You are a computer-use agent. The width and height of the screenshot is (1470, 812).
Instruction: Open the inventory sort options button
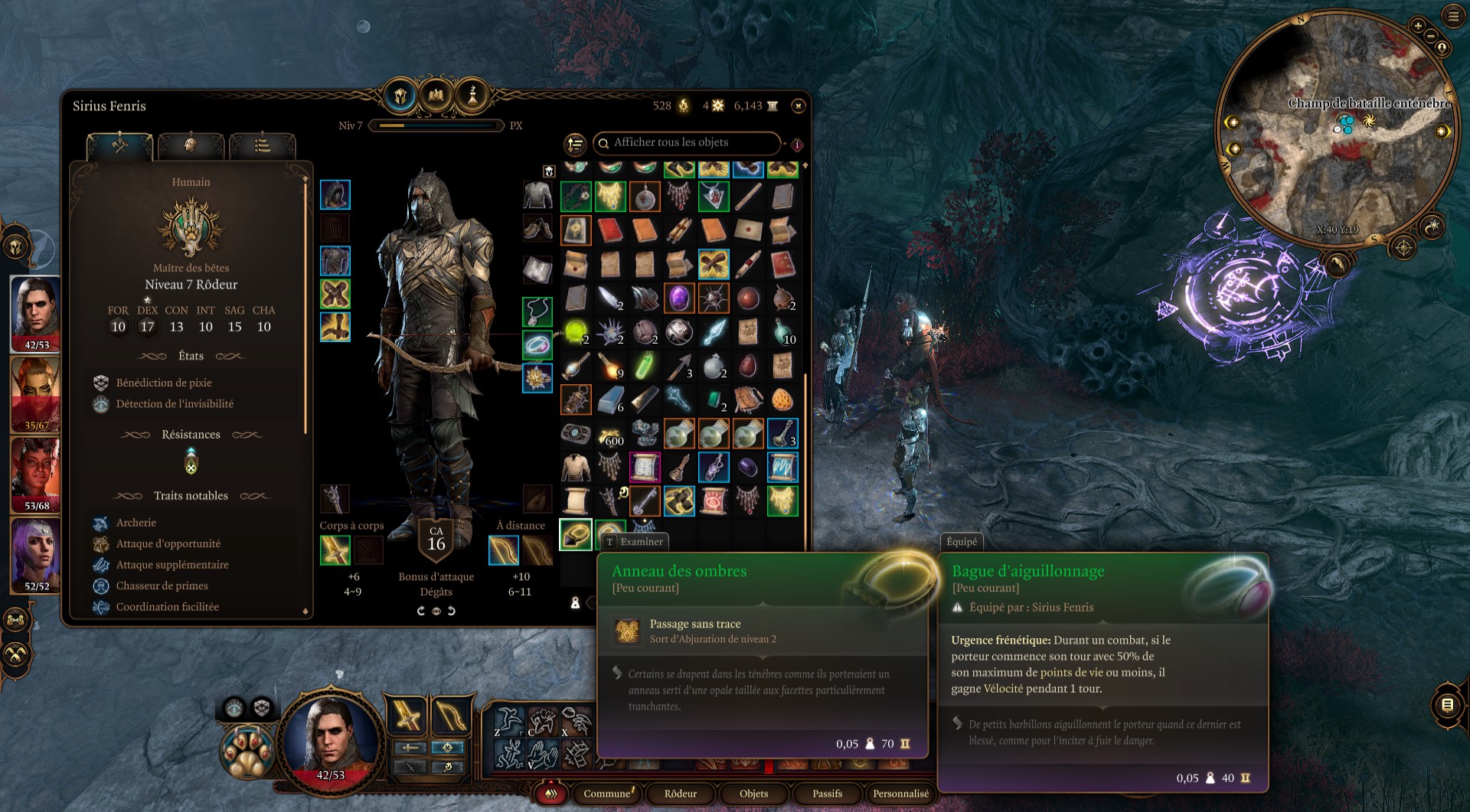[x=575, y=144]
